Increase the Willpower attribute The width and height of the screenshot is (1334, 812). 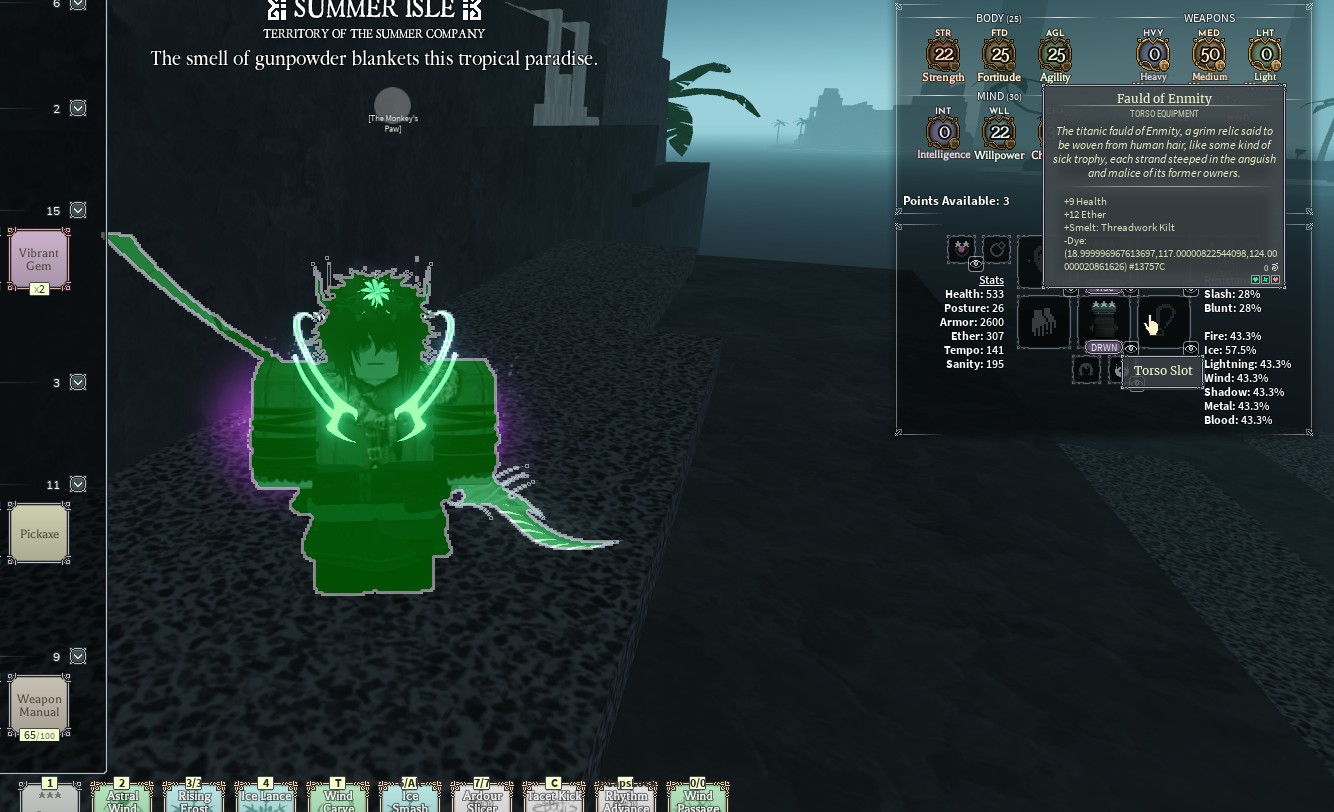[x=999, y=132]
